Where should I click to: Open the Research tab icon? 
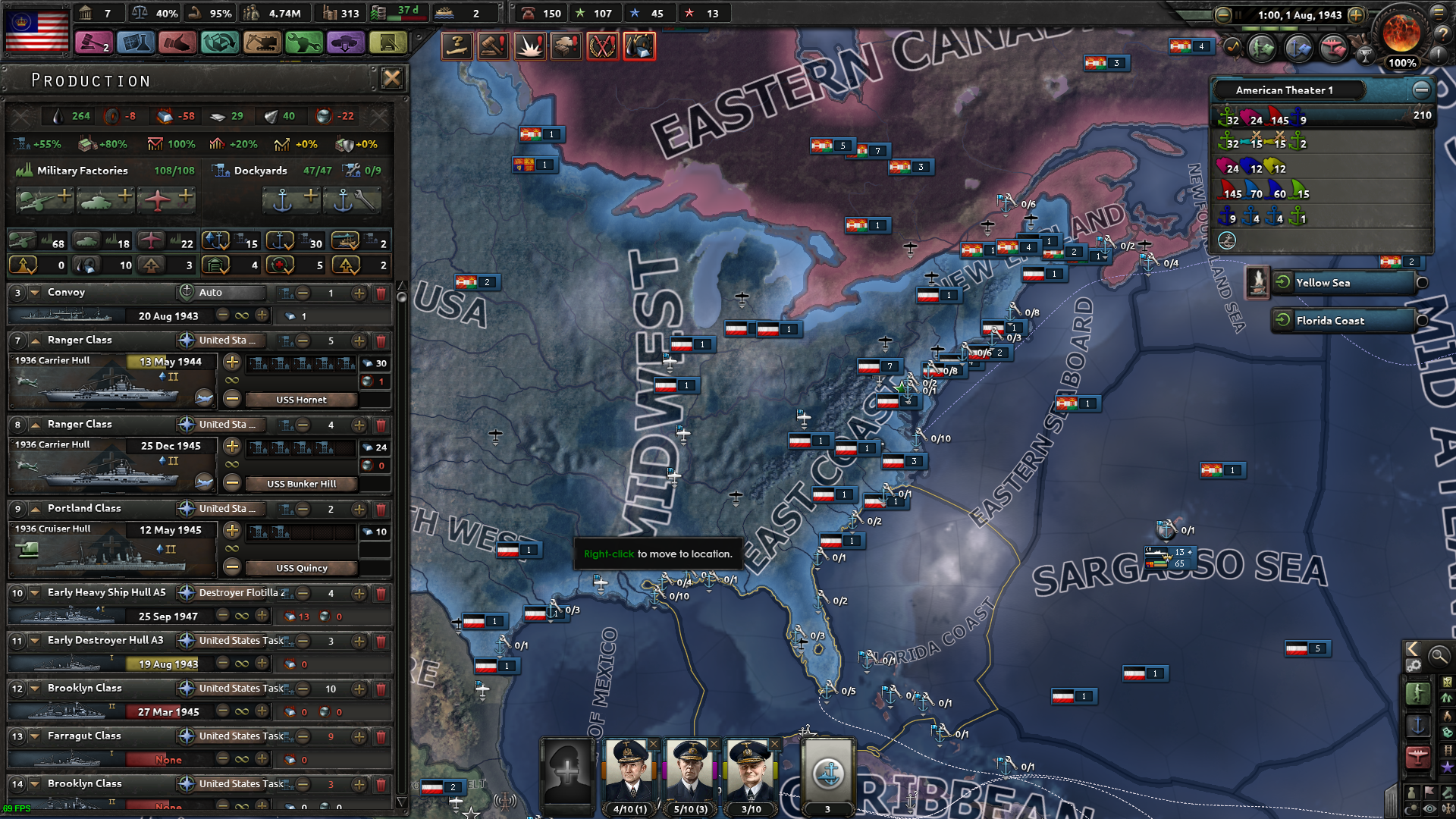(136, 42)
